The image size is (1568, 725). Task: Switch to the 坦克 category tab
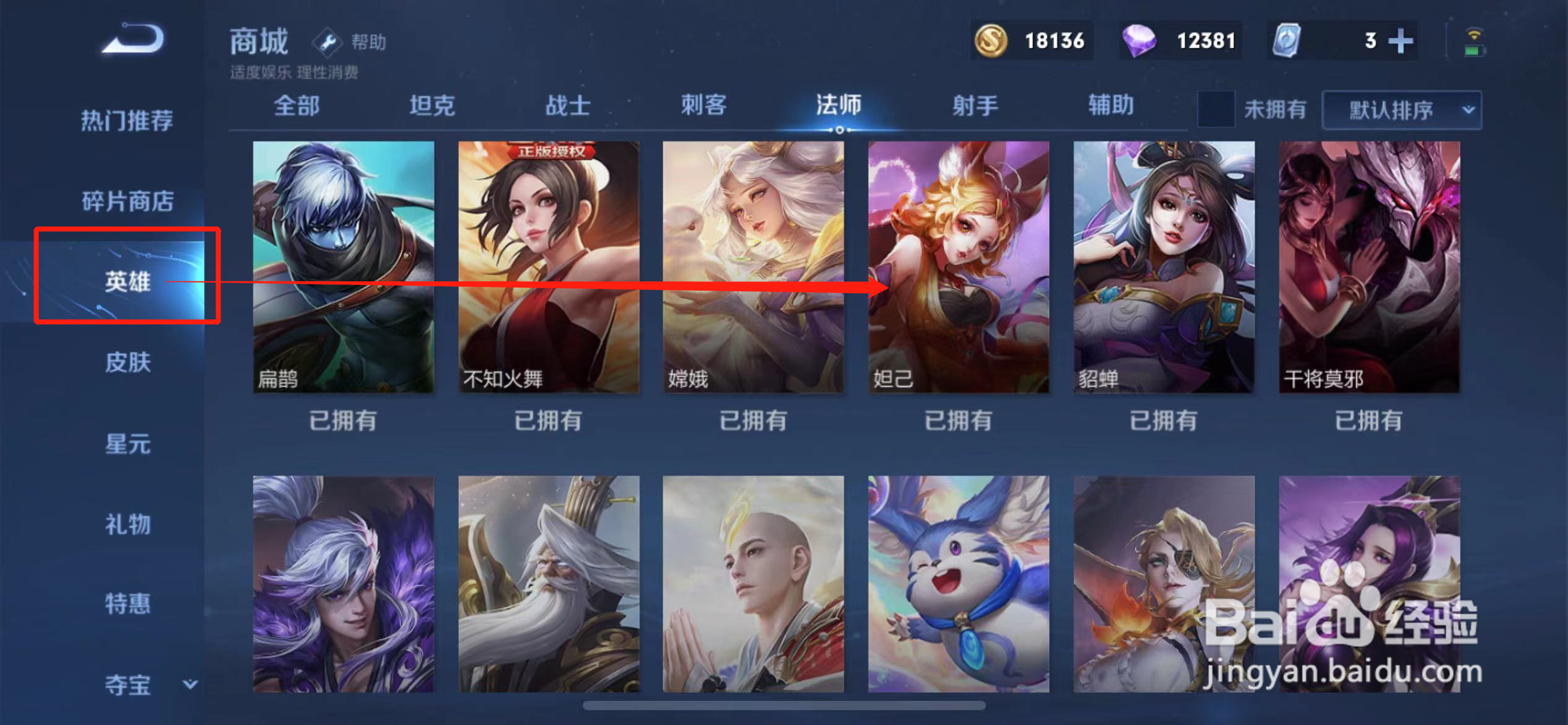433,105
